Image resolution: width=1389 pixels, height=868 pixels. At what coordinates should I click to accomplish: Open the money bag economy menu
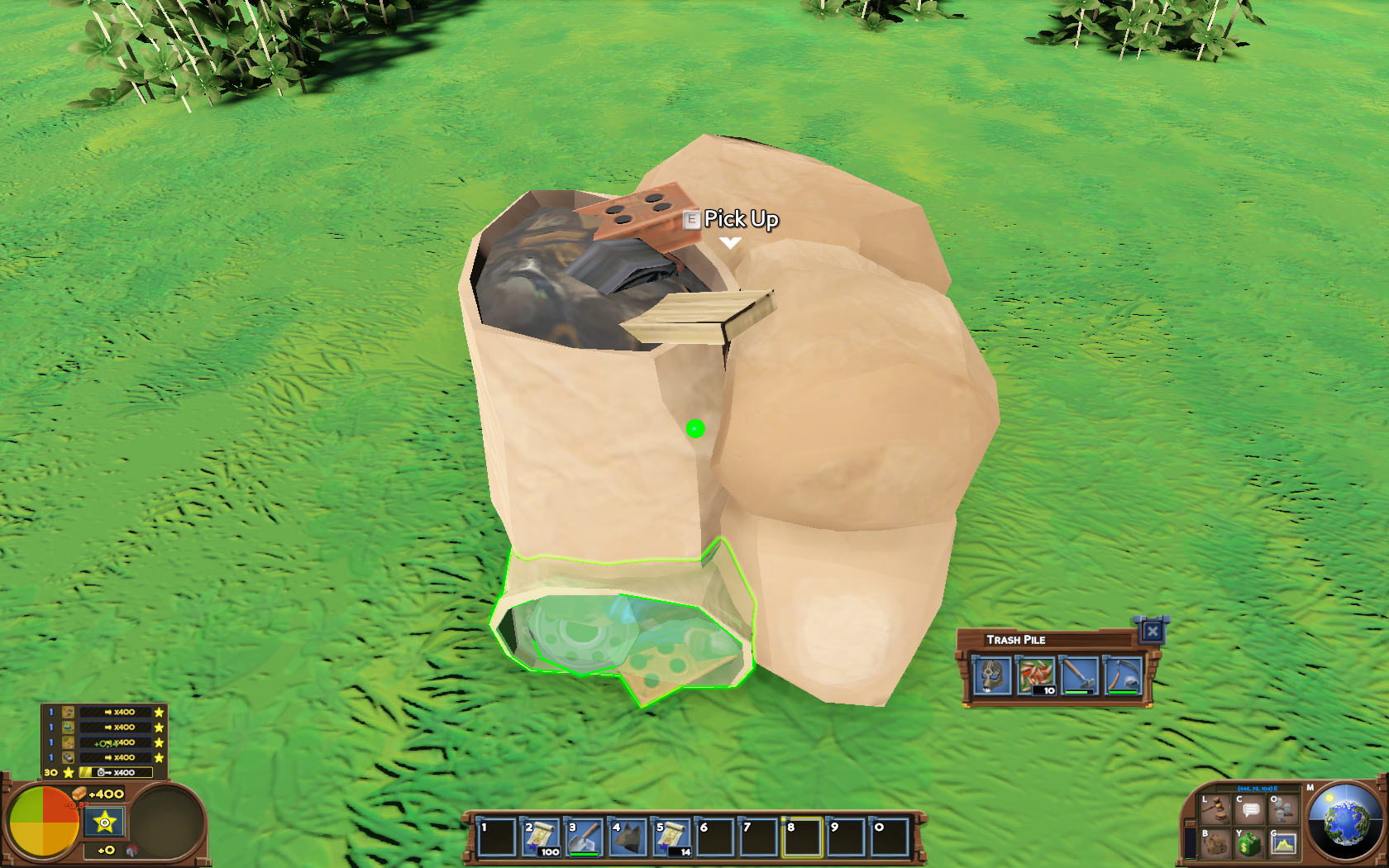point(1249,843)
